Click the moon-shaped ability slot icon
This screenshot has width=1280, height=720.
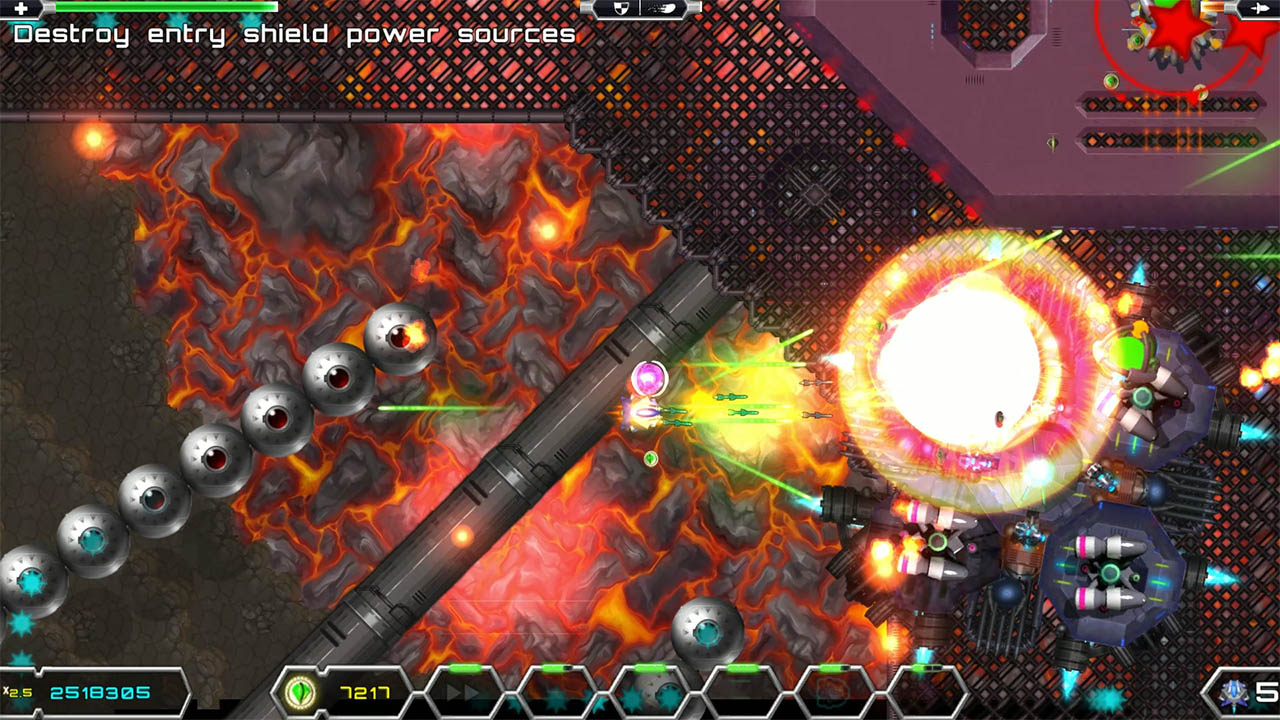coord(665,690)
